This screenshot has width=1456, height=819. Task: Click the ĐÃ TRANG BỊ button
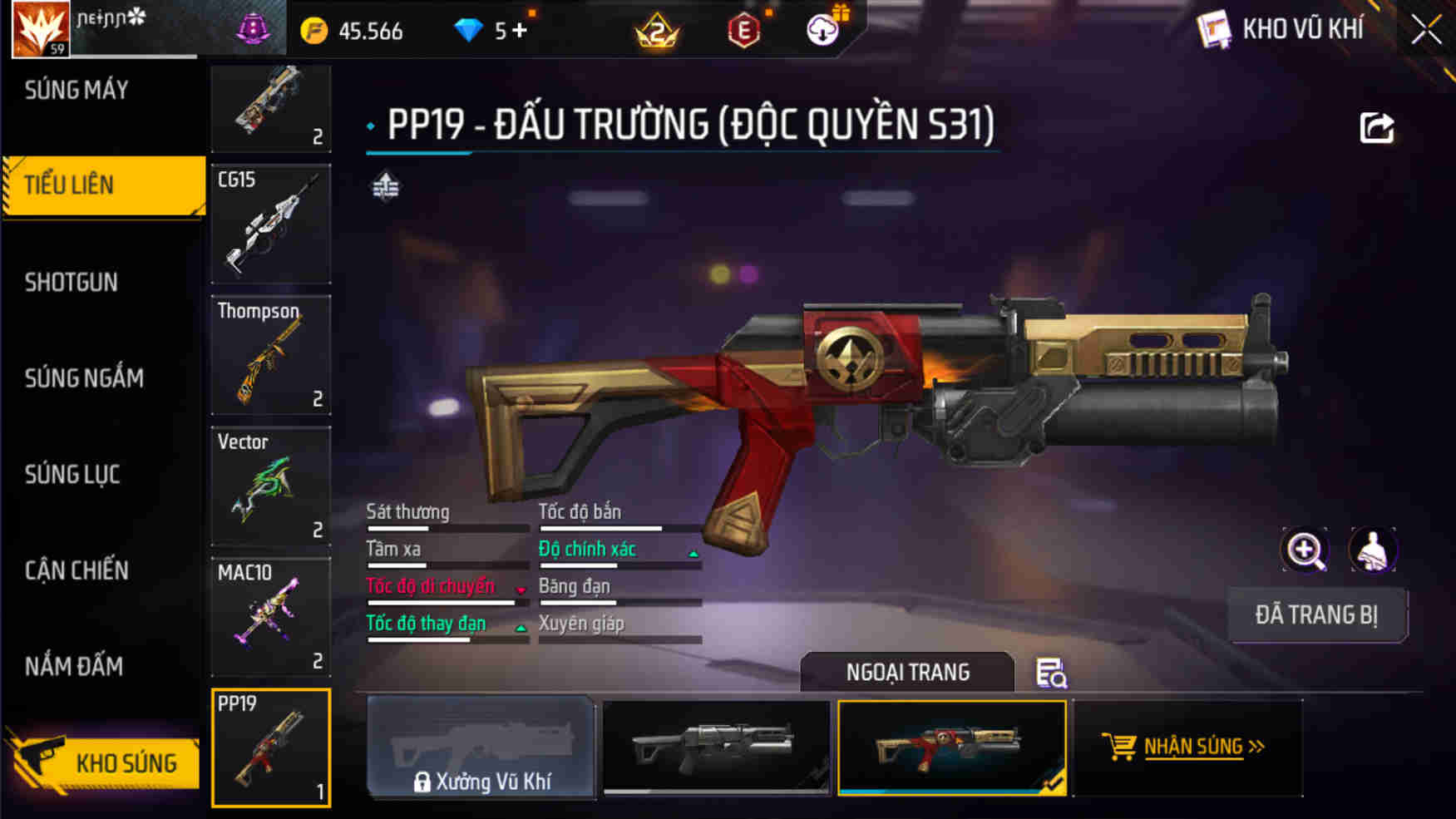coord(1318,615)
